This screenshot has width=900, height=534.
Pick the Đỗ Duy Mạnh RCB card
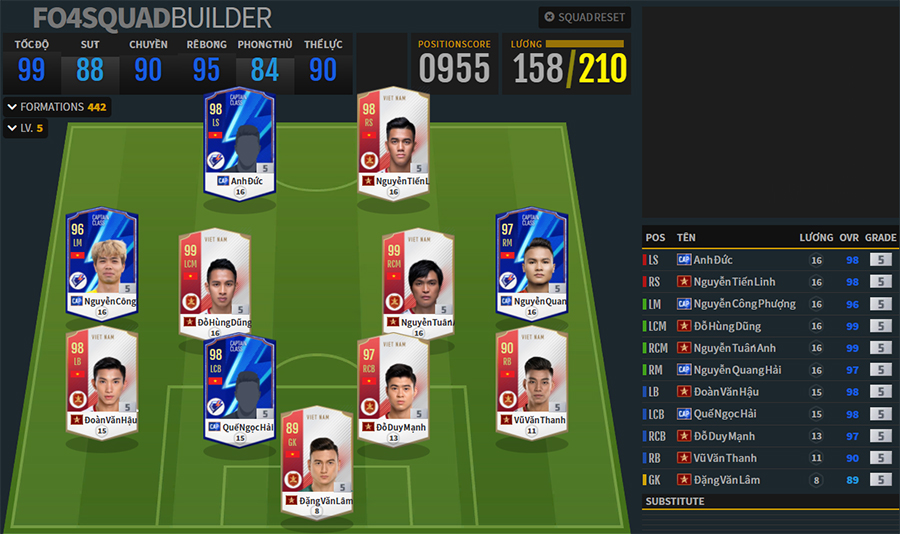tap(394, 388)
